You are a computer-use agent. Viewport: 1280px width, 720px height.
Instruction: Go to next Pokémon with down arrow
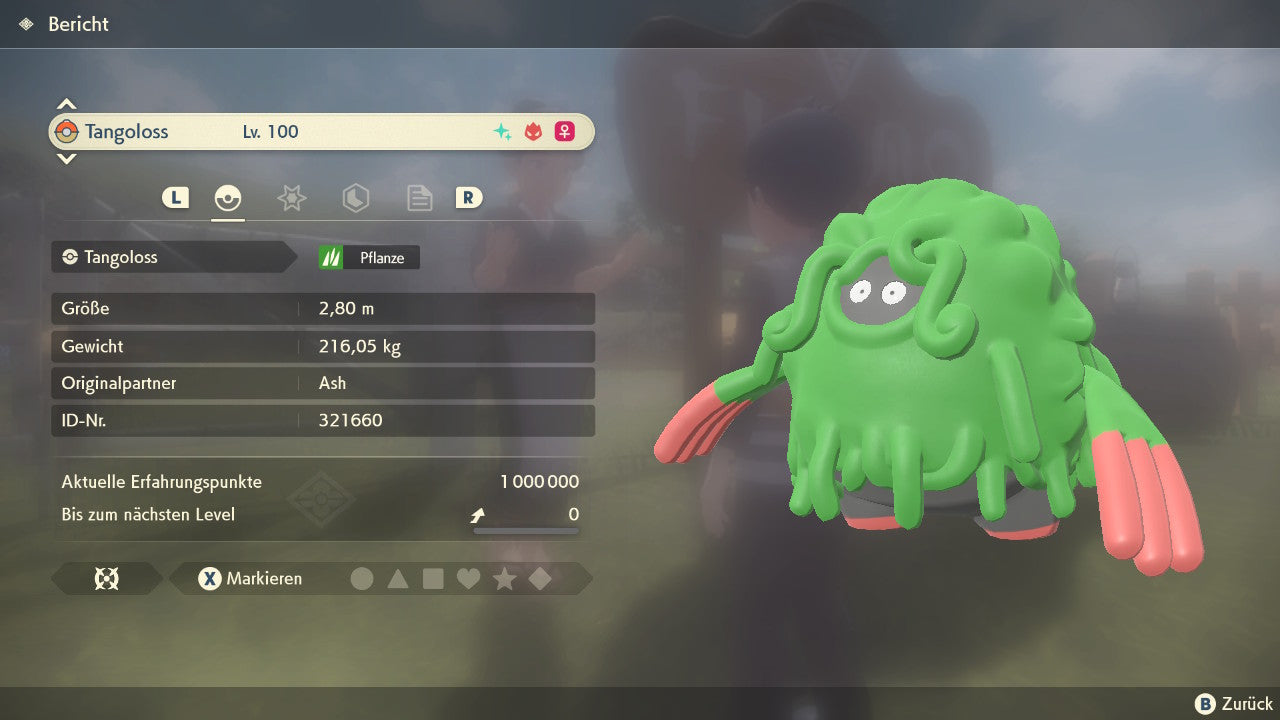[66, 158]
